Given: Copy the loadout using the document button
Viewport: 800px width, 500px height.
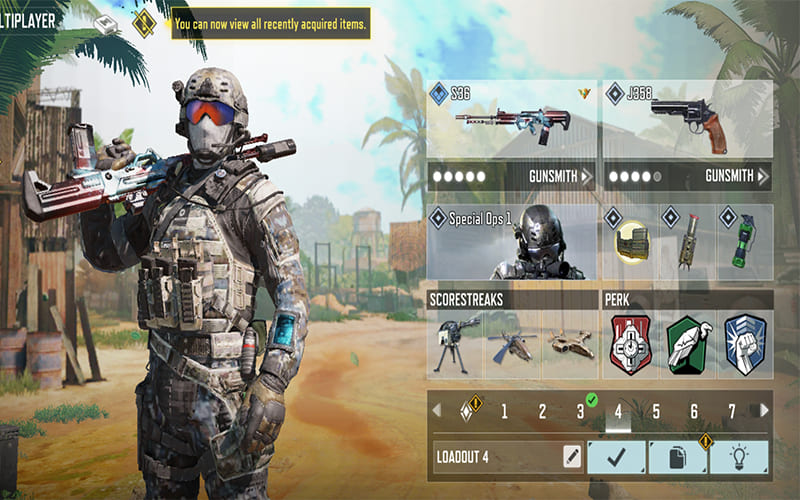Looking at the screenshot, I should coord(677,457).
